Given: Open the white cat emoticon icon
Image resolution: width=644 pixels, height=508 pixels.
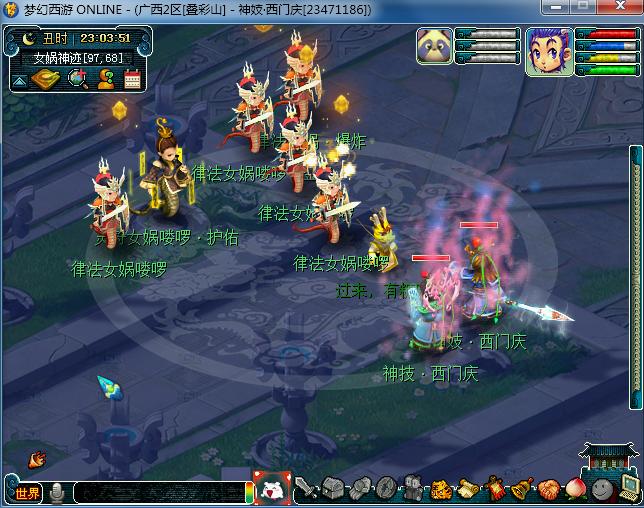Looking at the screenshot, I should tap(270, 490).
